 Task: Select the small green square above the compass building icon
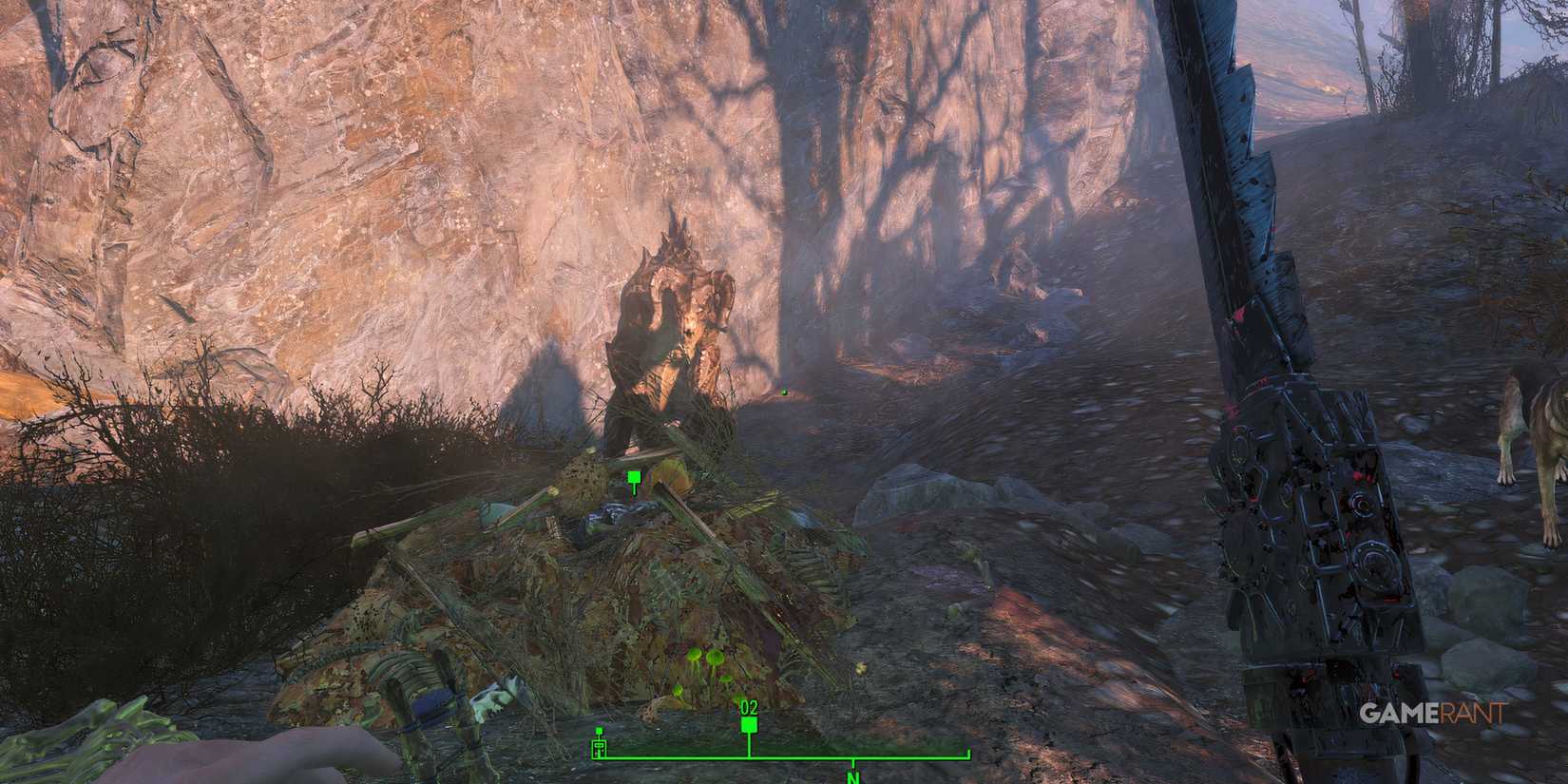(x=599, y=730)
